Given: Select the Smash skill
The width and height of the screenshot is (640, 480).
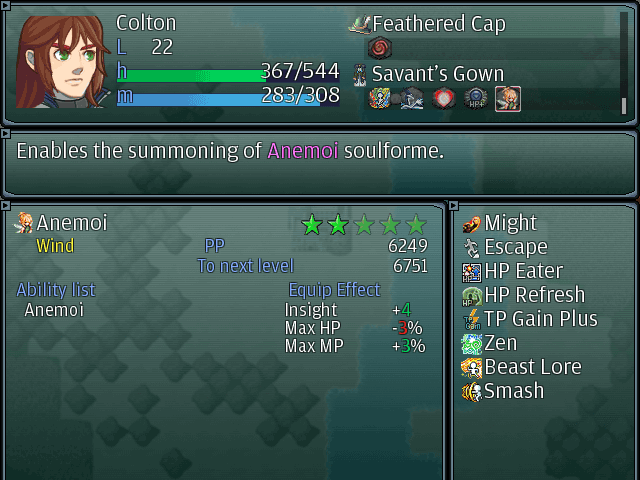Looking at the screenshot, I should tap(513, 391).
